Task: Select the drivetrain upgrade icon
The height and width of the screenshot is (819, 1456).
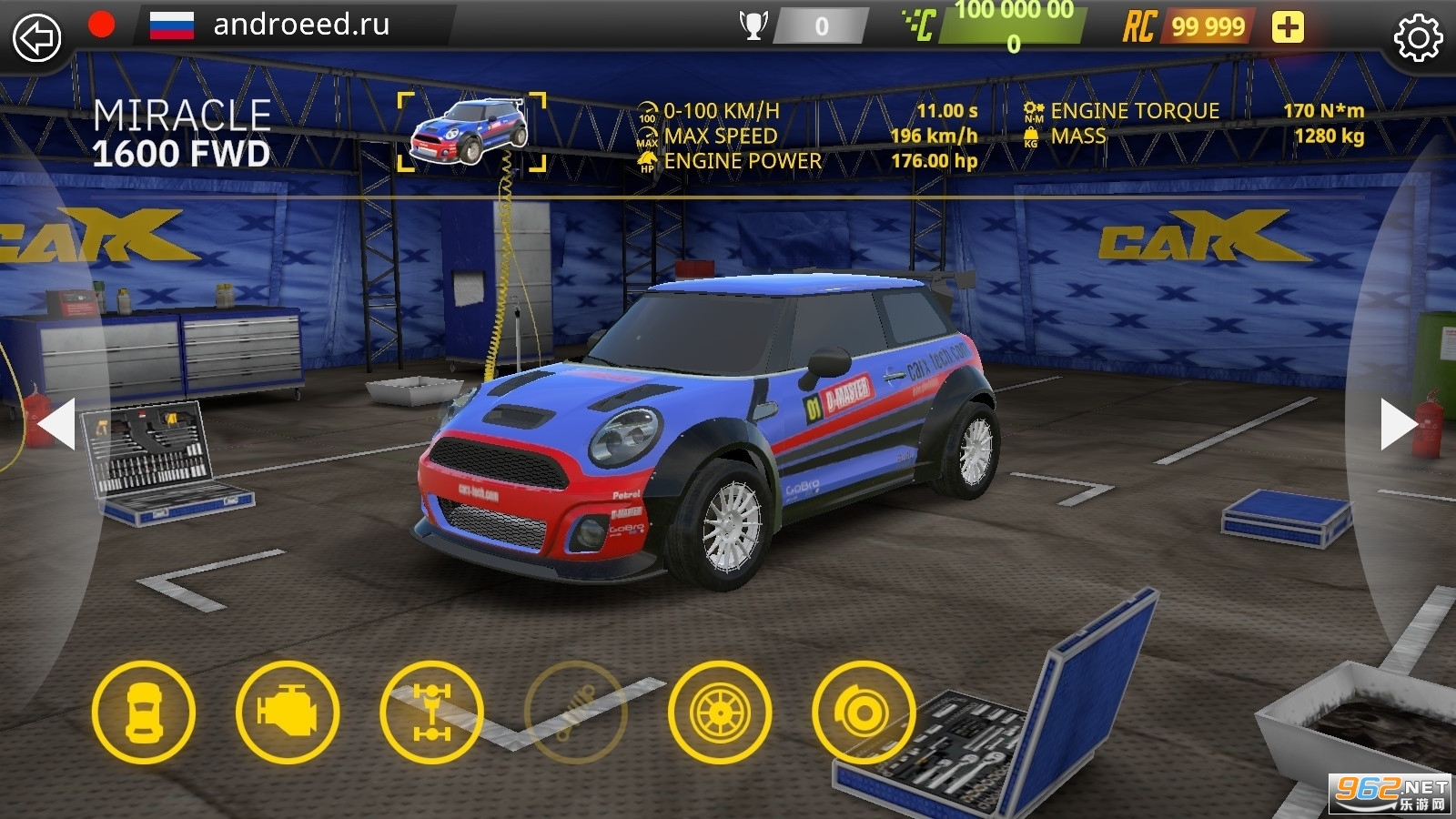Action: (431, 713)
